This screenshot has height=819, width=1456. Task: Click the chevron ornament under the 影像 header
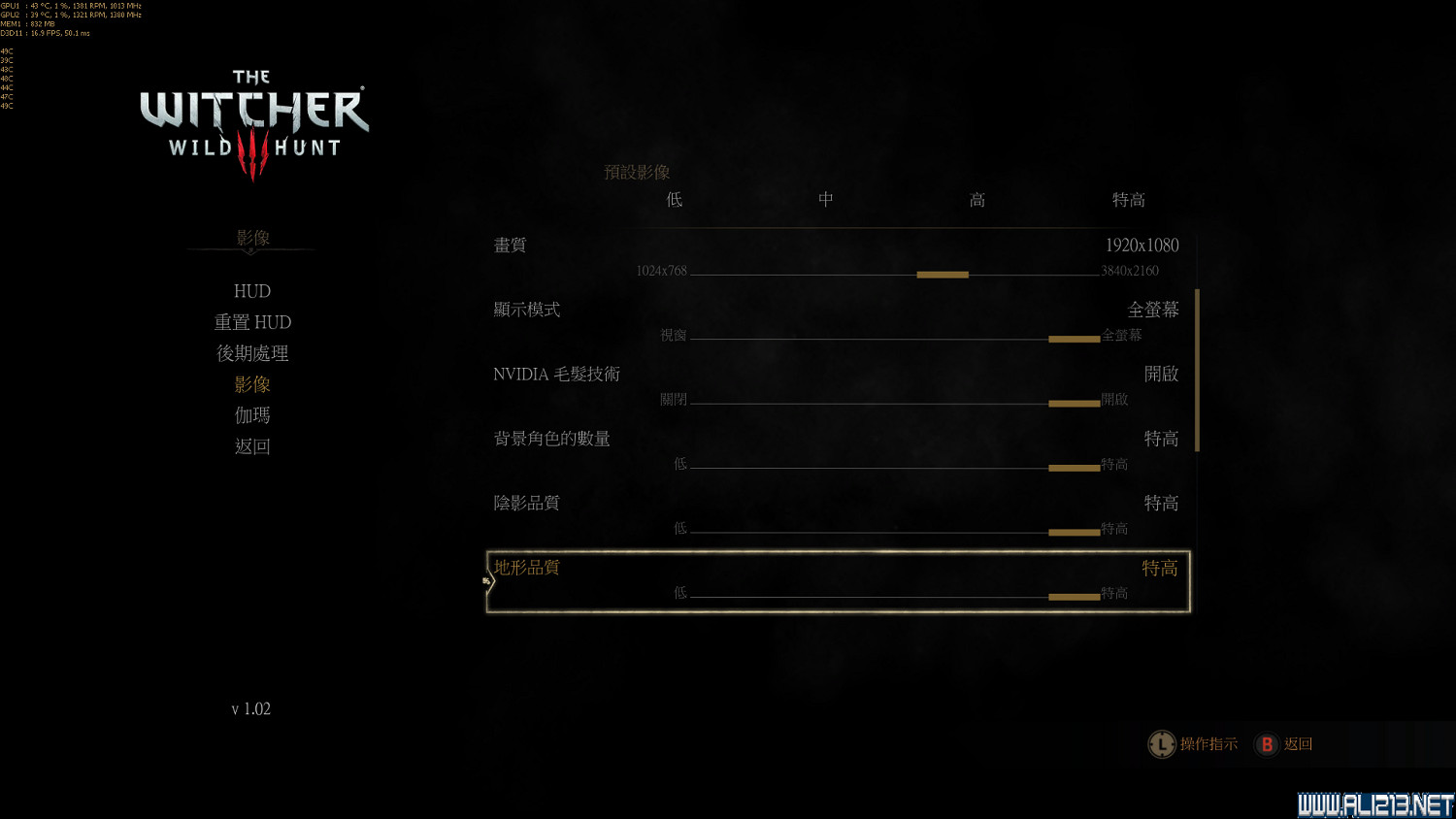(251, 250)
